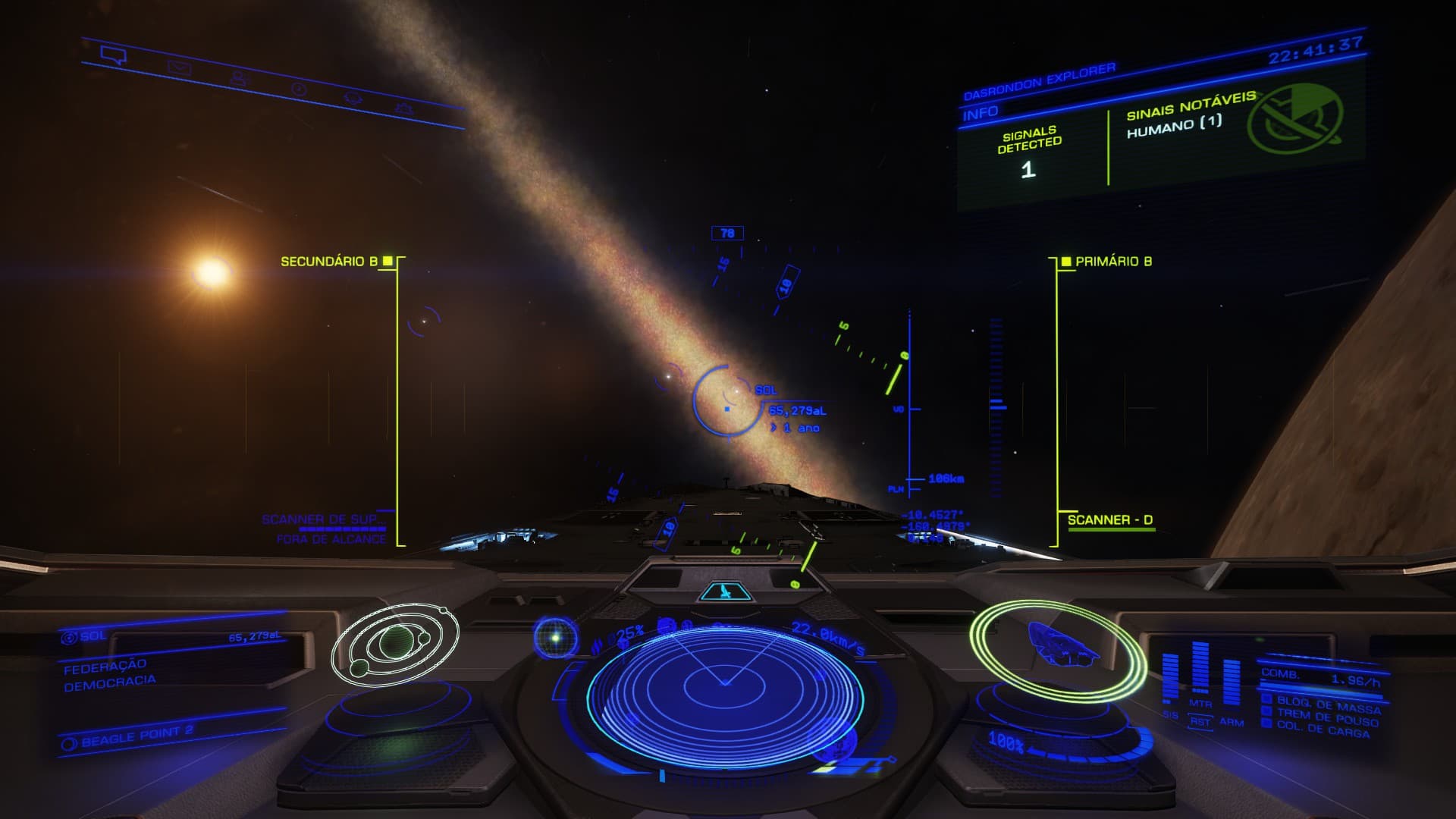Image resolution: width=1456 pixels, height=819 pixels.
Task: Select the SOL target reticle
Action: 726,401
